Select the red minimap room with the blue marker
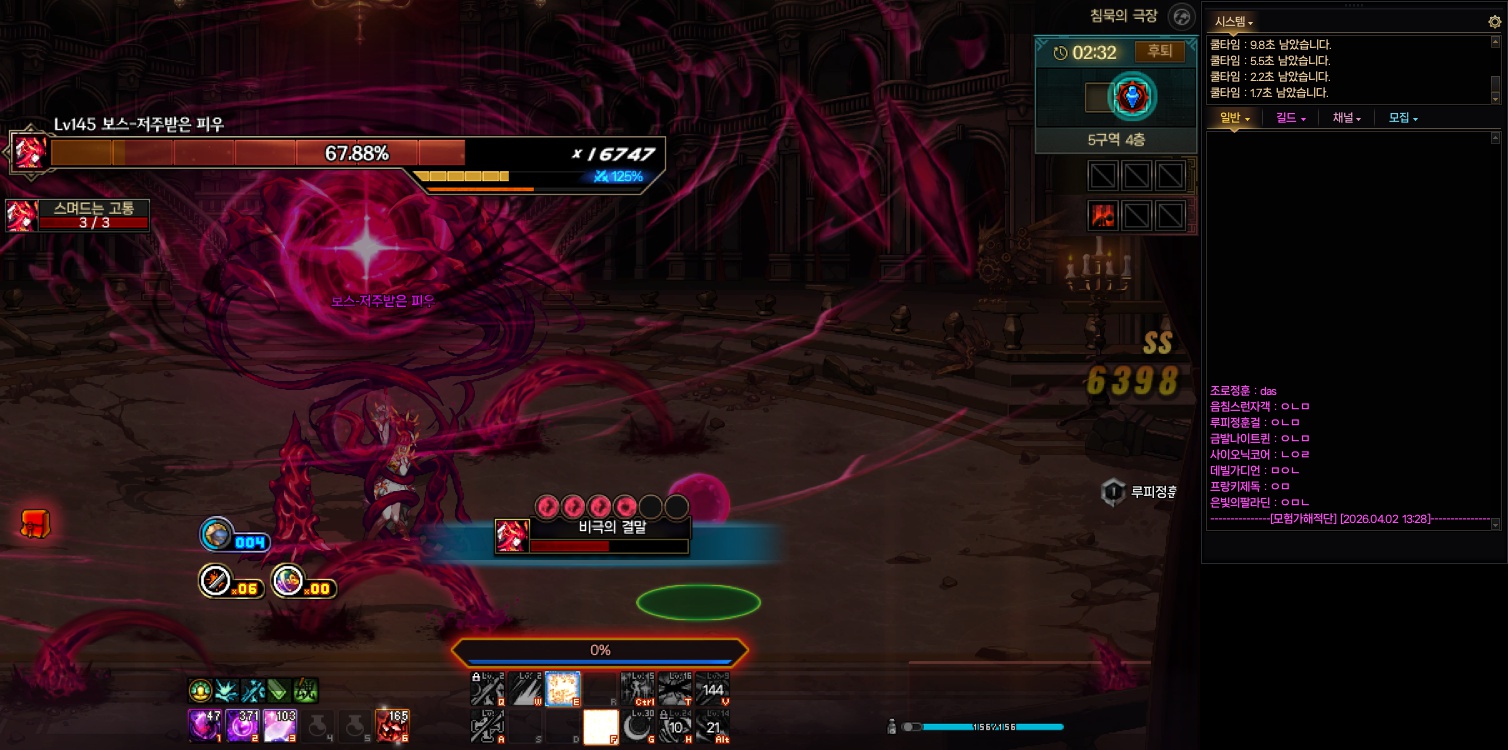The width and height of the screenshot is (1508, 750). coord(1133,97)
